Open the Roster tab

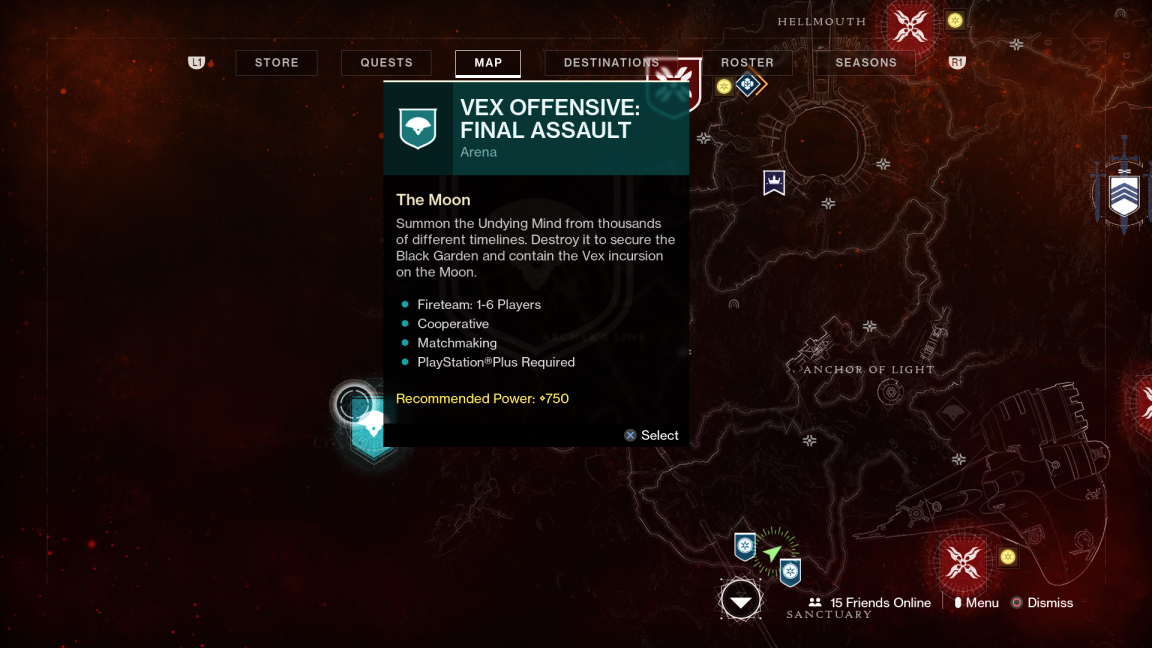click(747, 63)
